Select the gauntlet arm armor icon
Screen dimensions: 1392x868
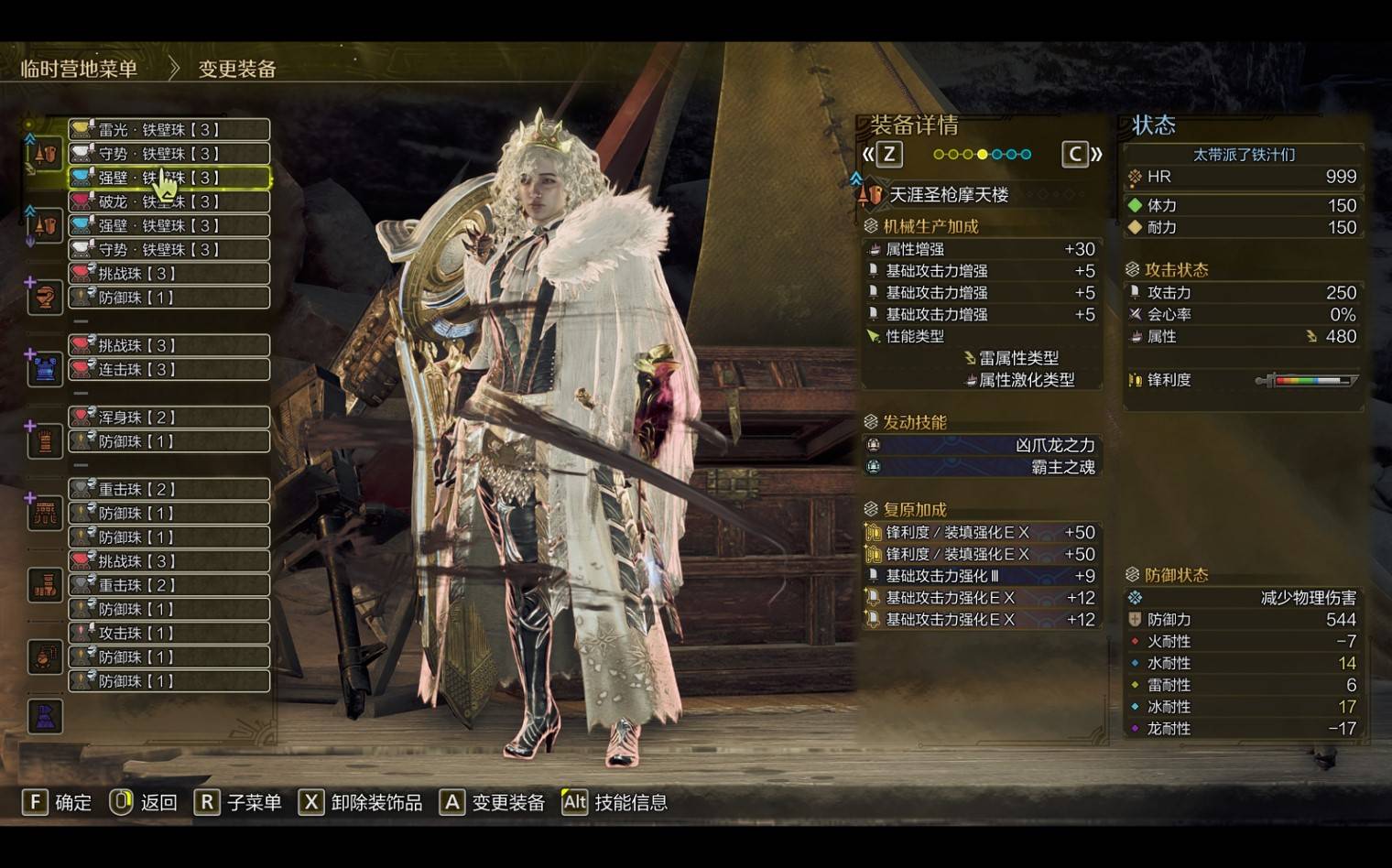click(x=45, y=441)
